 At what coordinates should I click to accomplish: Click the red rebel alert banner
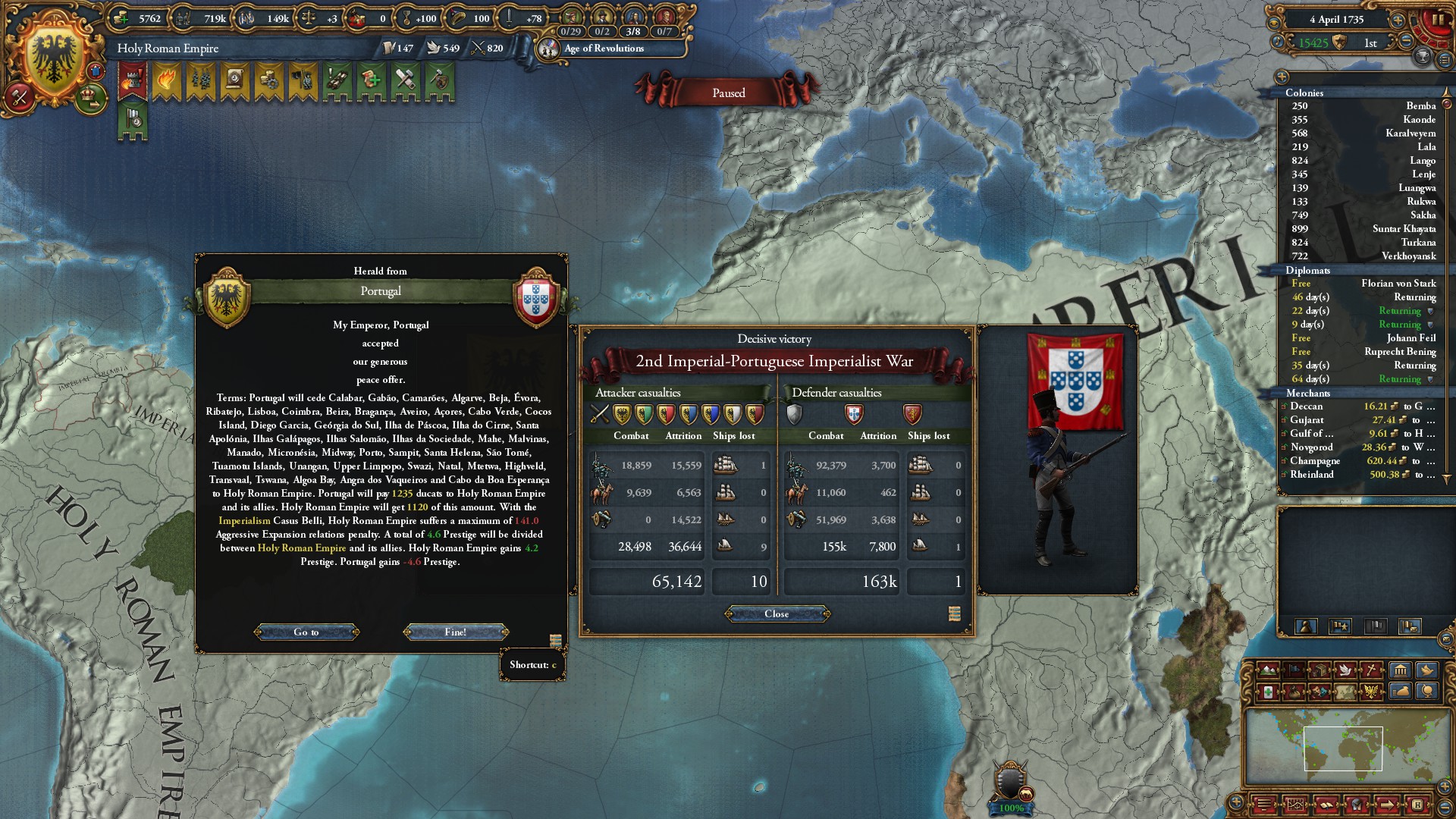(133, 80)
